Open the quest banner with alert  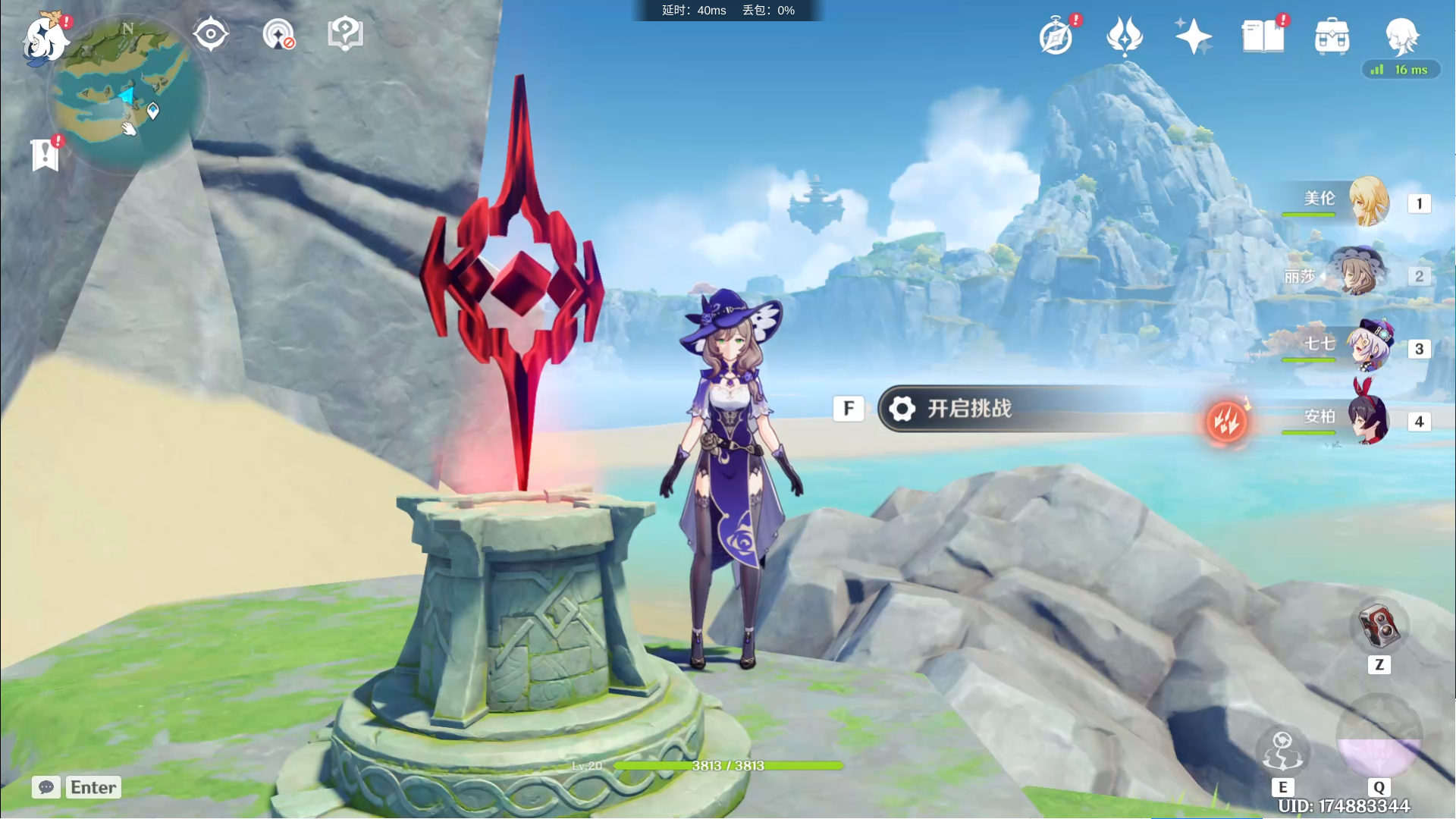(x=45, y=154)
